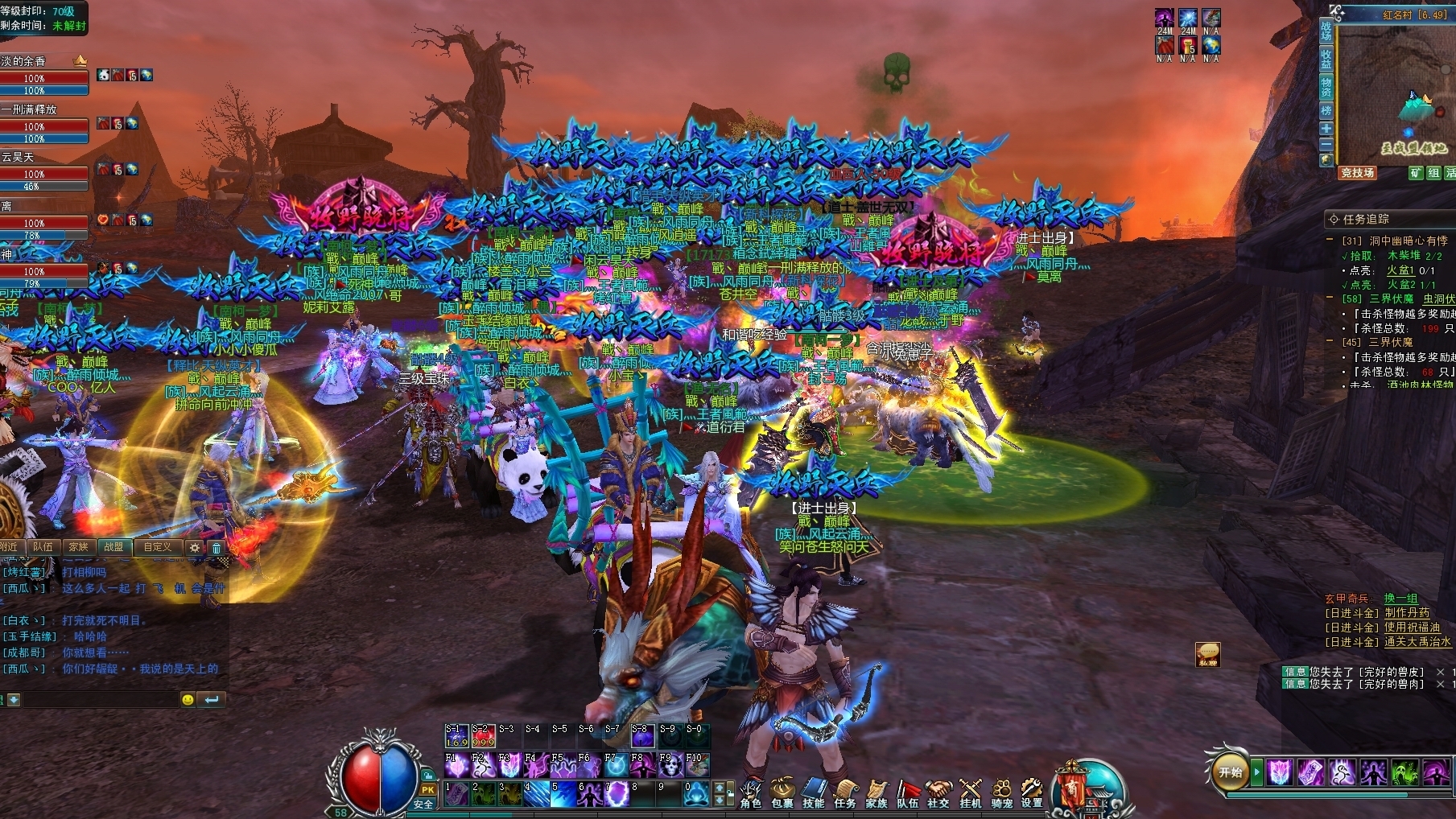Zoom in the minimap with plus button
Image resolution: width=1456 pixels, height=819 pixels.
pos(1326,129)
